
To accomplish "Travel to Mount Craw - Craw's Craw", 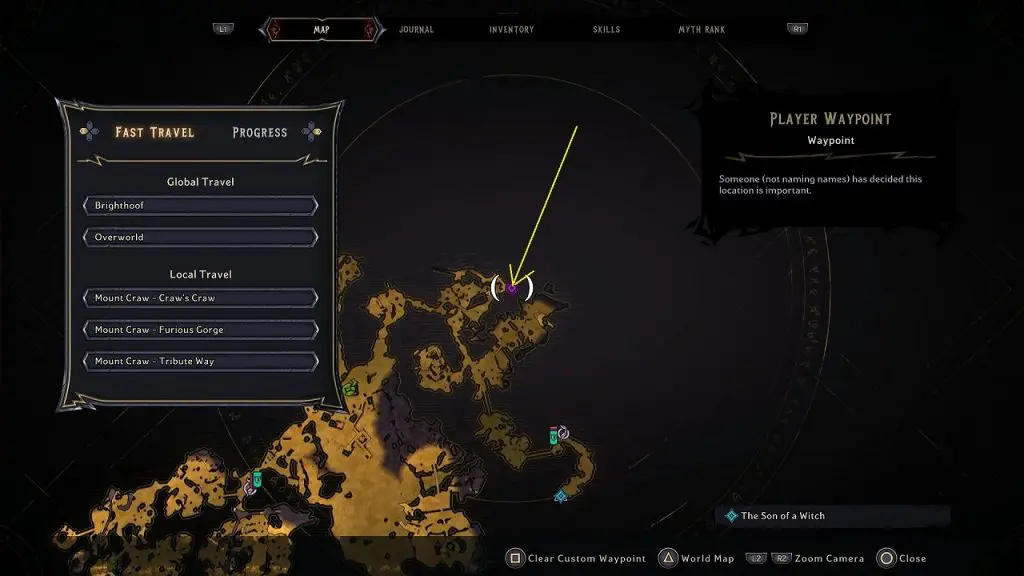I will [x=200, y=298].
